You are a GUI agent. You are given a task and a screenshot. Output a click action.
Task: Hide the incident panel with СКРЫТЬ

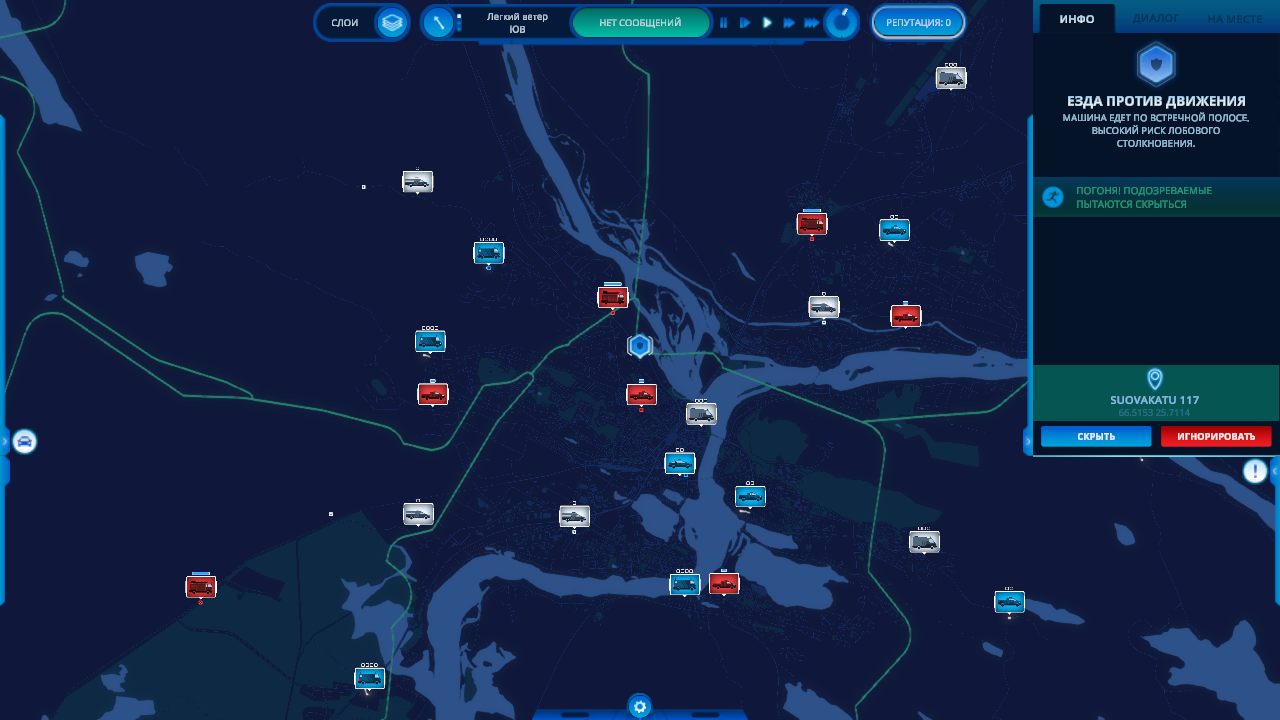(x=1096, y=437)
